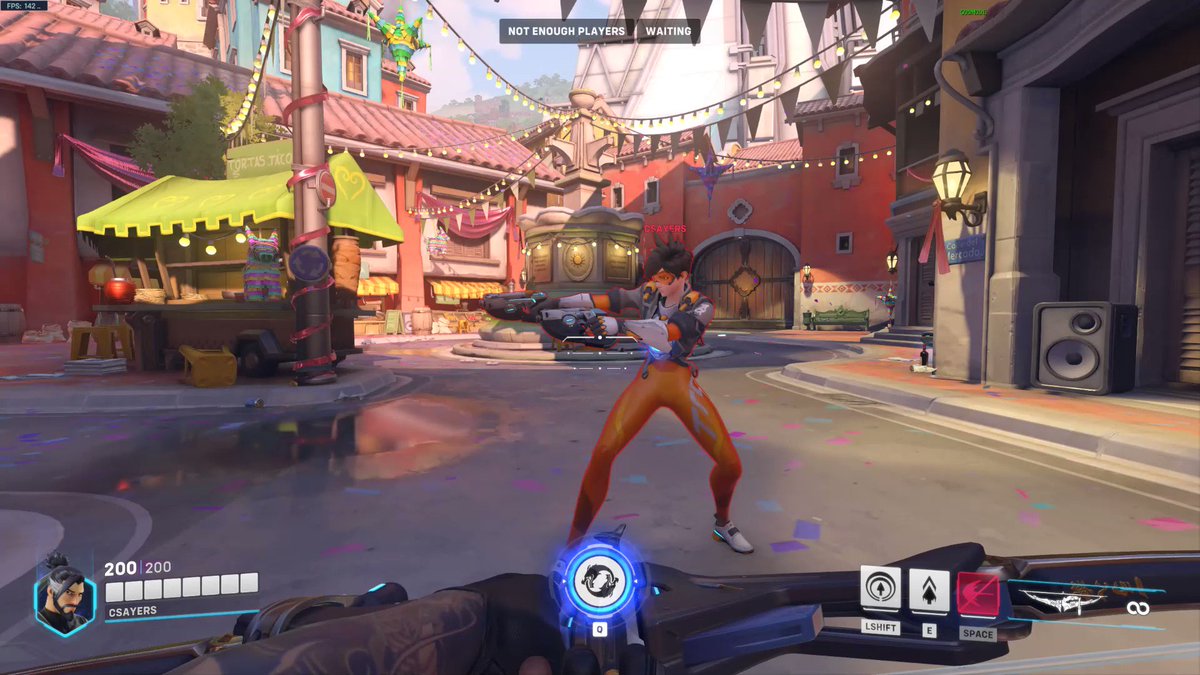
Task: Select the Storm Bow weapon icon
Action: (x=1063, y=601)
